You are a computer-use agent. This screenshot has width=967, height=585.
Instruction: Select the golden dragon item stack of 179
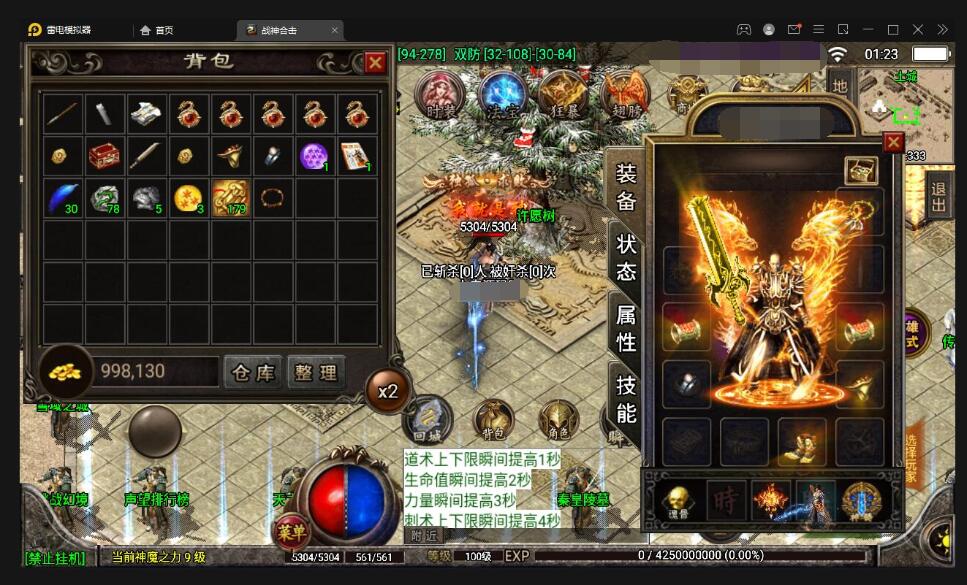coord(231,198)
